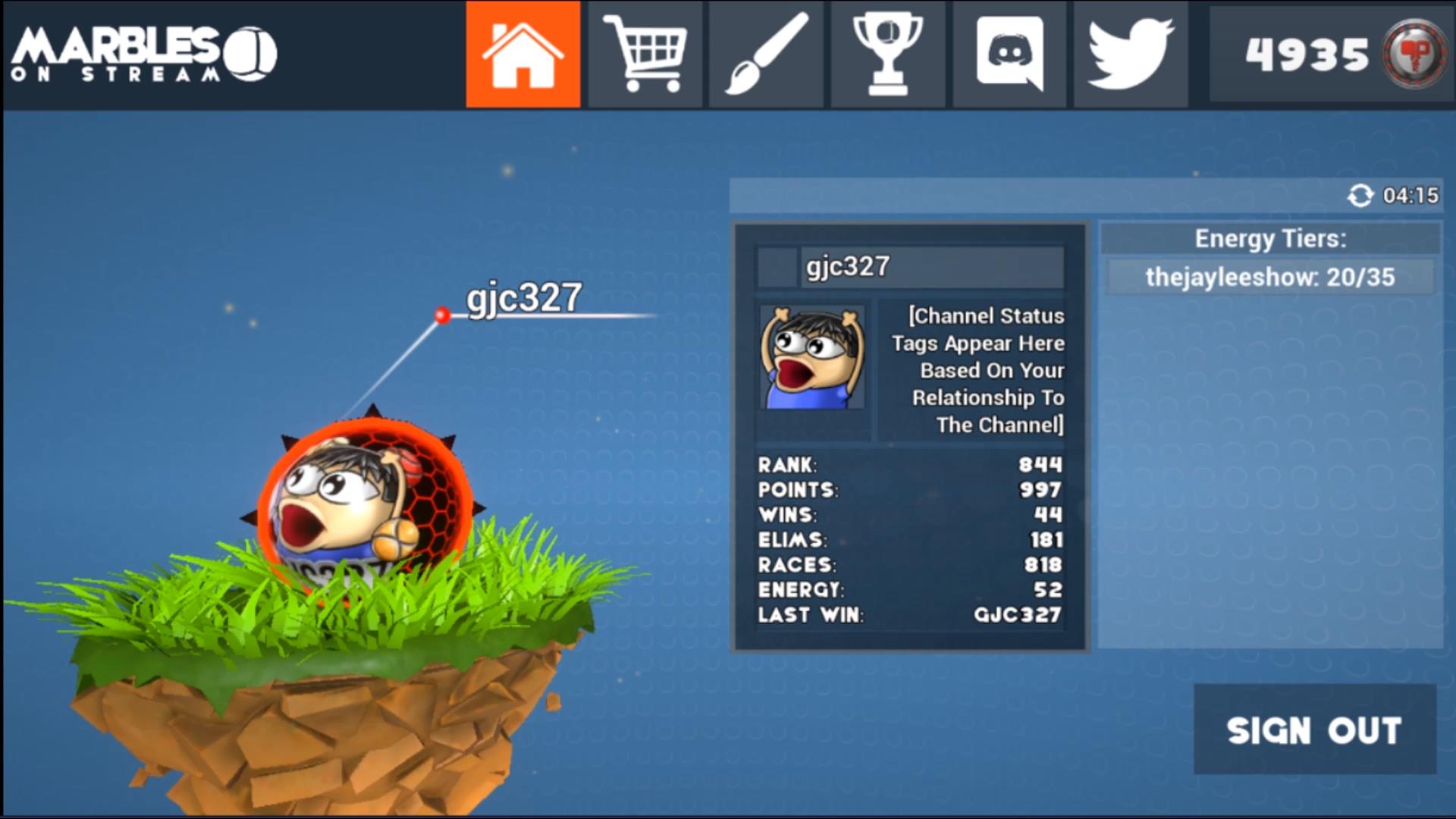Join the Discord via its icon
The image size is (1456, 819).
(1009, 54)
